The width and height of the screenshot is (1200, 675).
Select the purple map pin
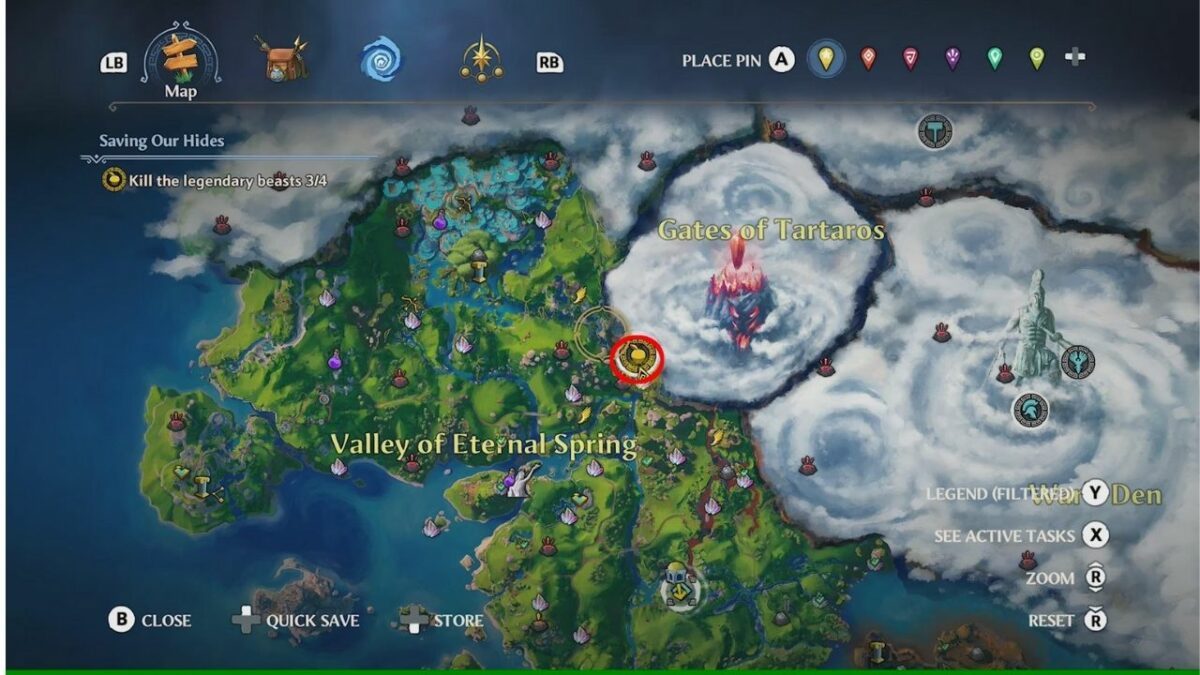952,59
